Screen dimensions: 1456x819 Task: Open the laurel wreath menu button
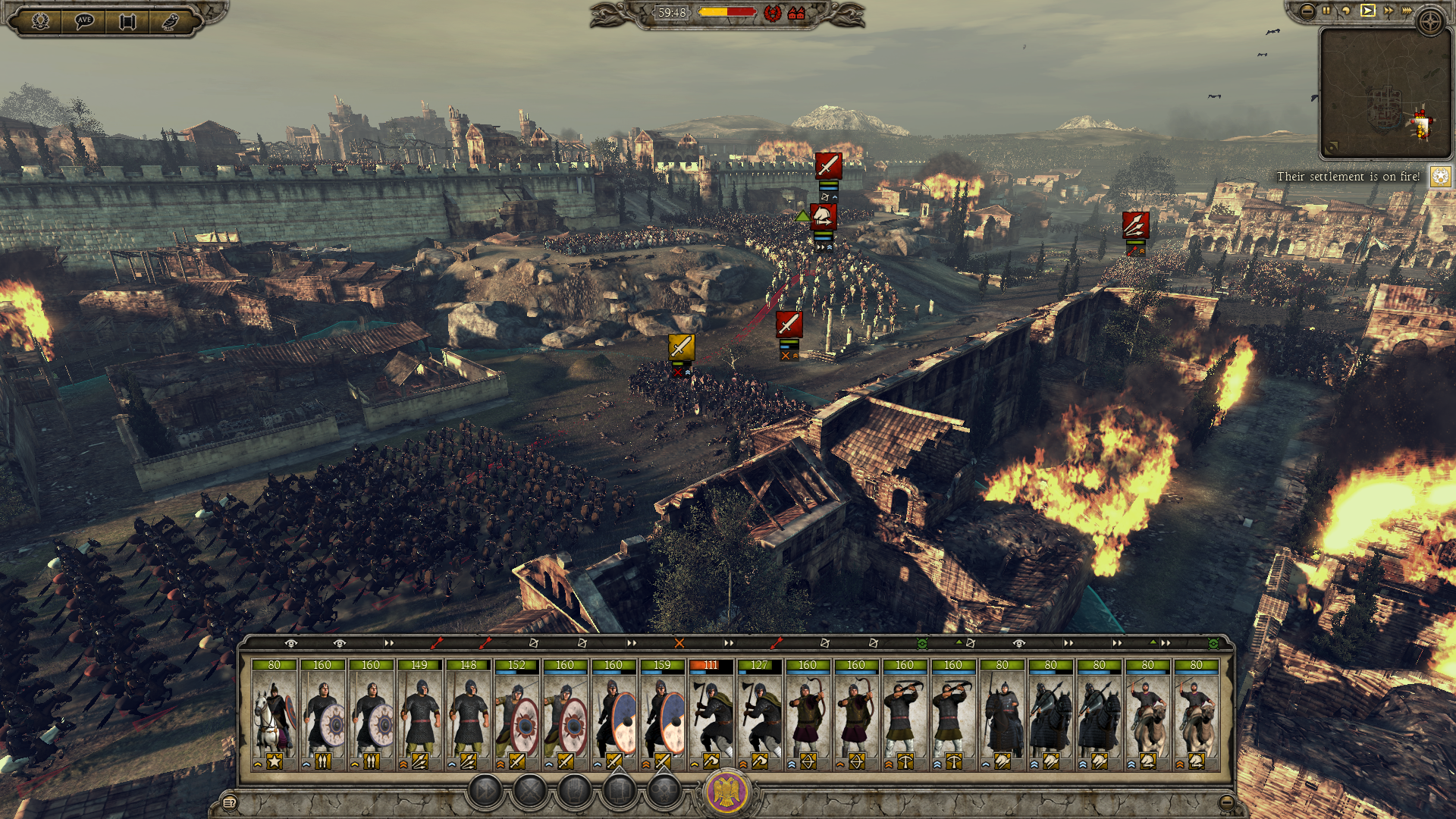tap(40, 20)
